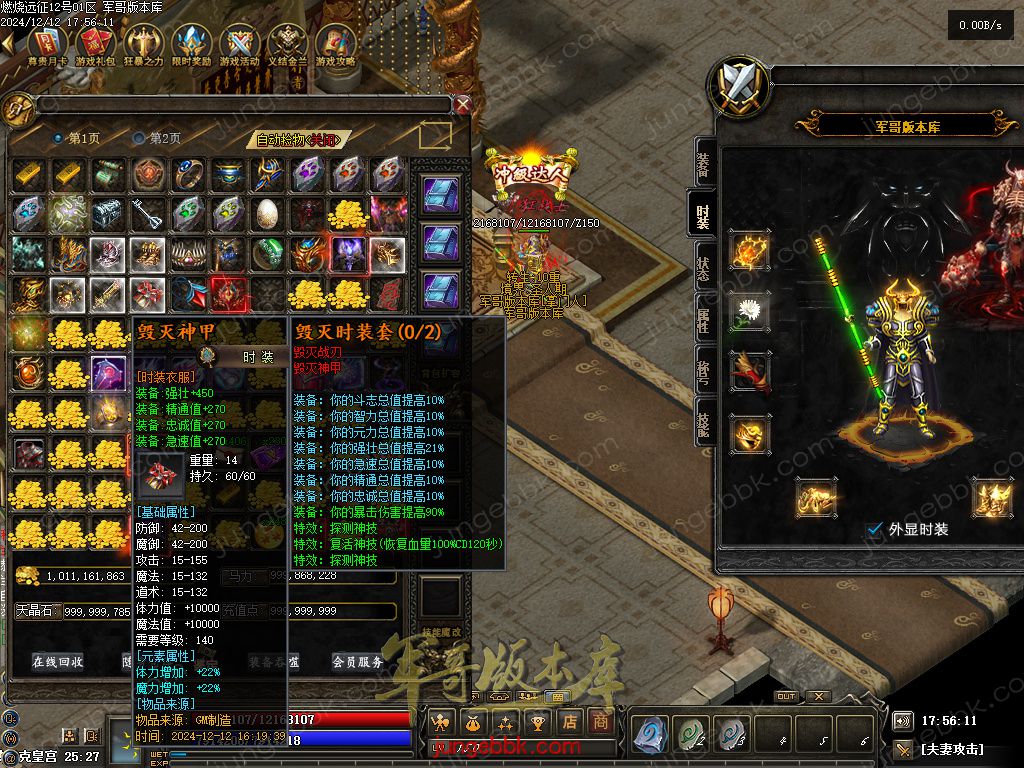
Task: Select the silver key item slot
Action: tap(149, 213)
